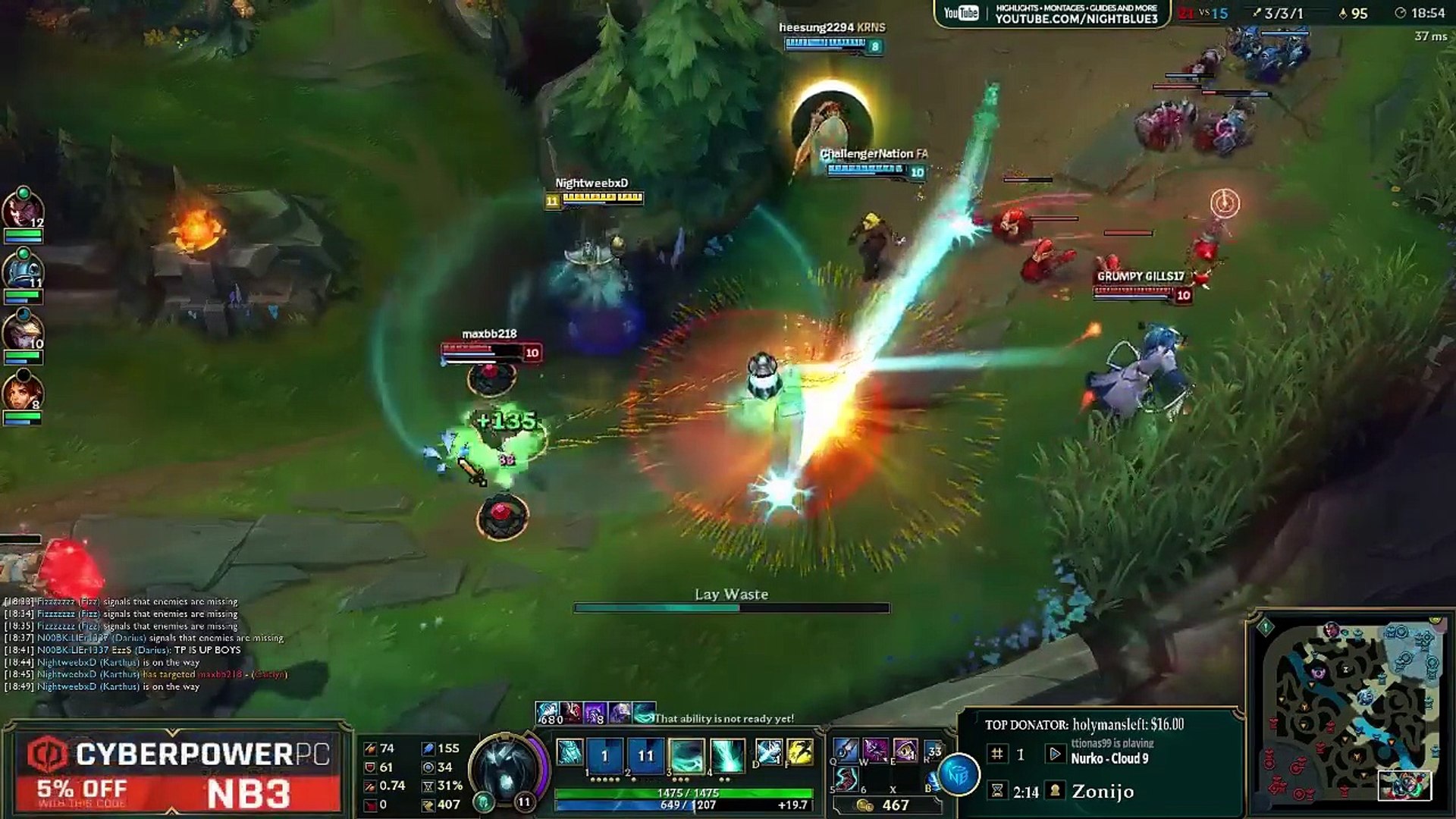Use the Flash summoner spell icon
This screenshot has width=1456, height=819.
(799, 752)
